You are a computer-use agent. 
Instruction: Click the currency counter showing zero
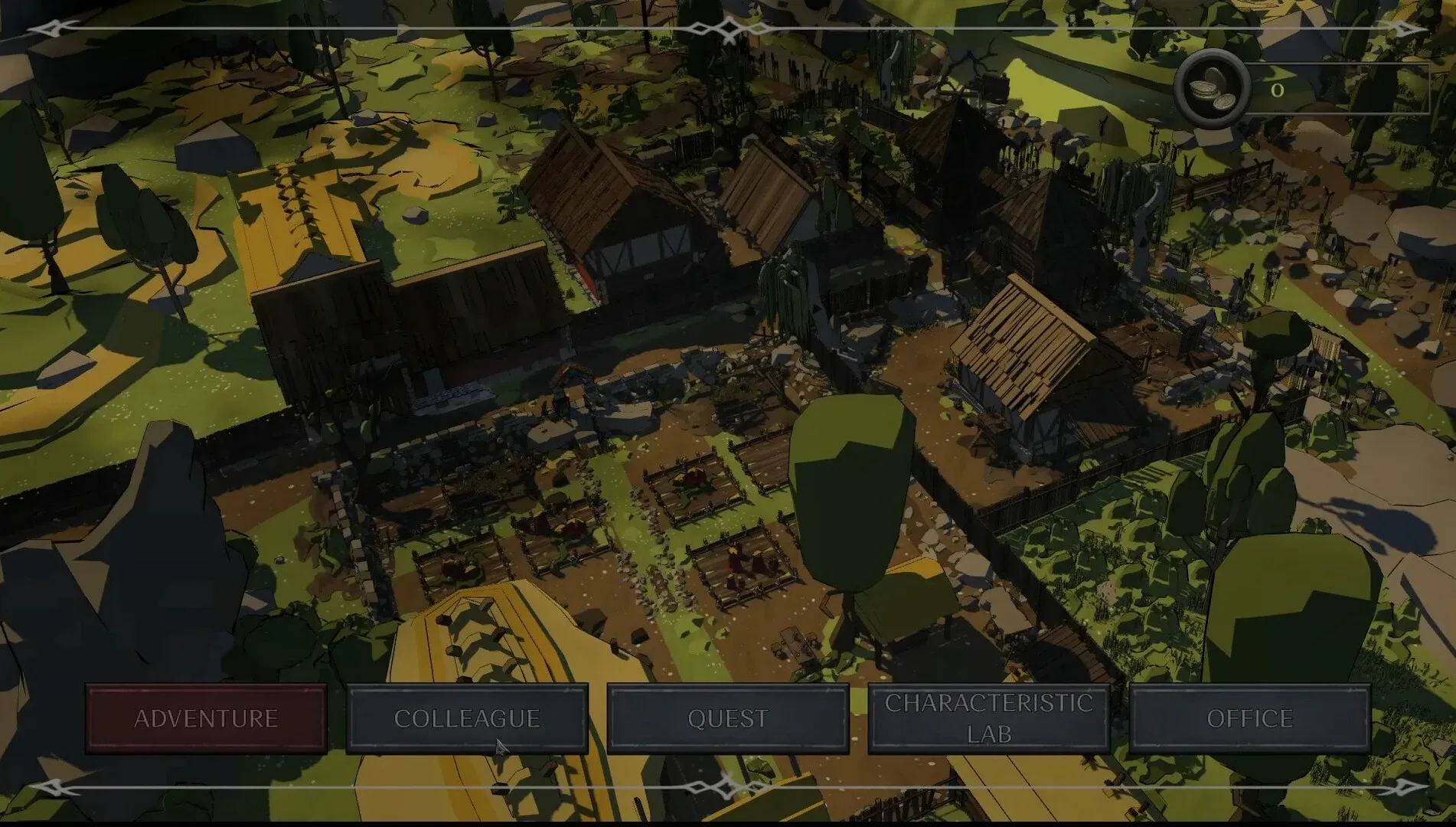click(x=1275, y=90)
